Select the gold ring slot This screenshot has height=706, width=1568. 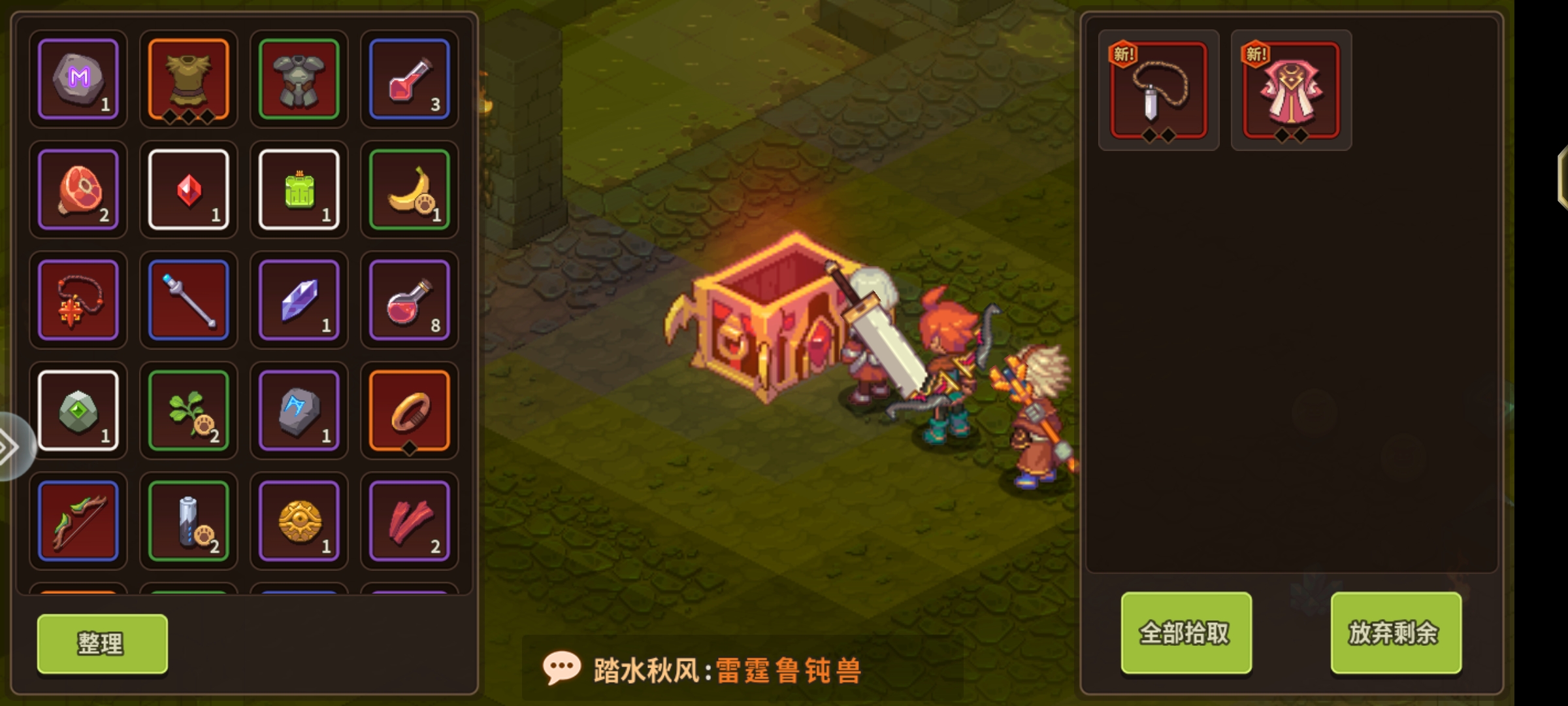click(x=409, y=411)
